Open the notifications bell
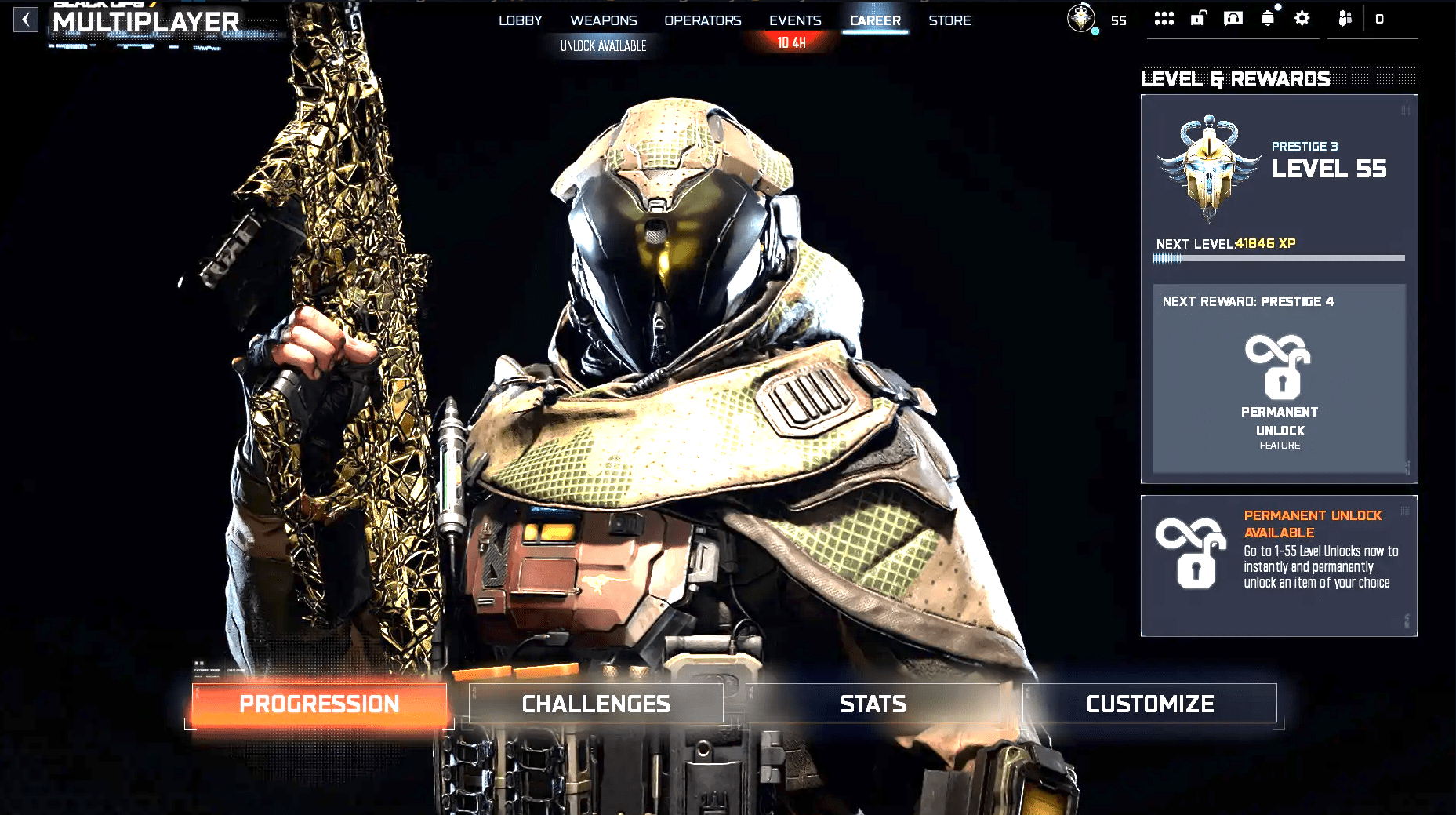The width and height of the screenshot is (1456, 815). [1269, 18]
